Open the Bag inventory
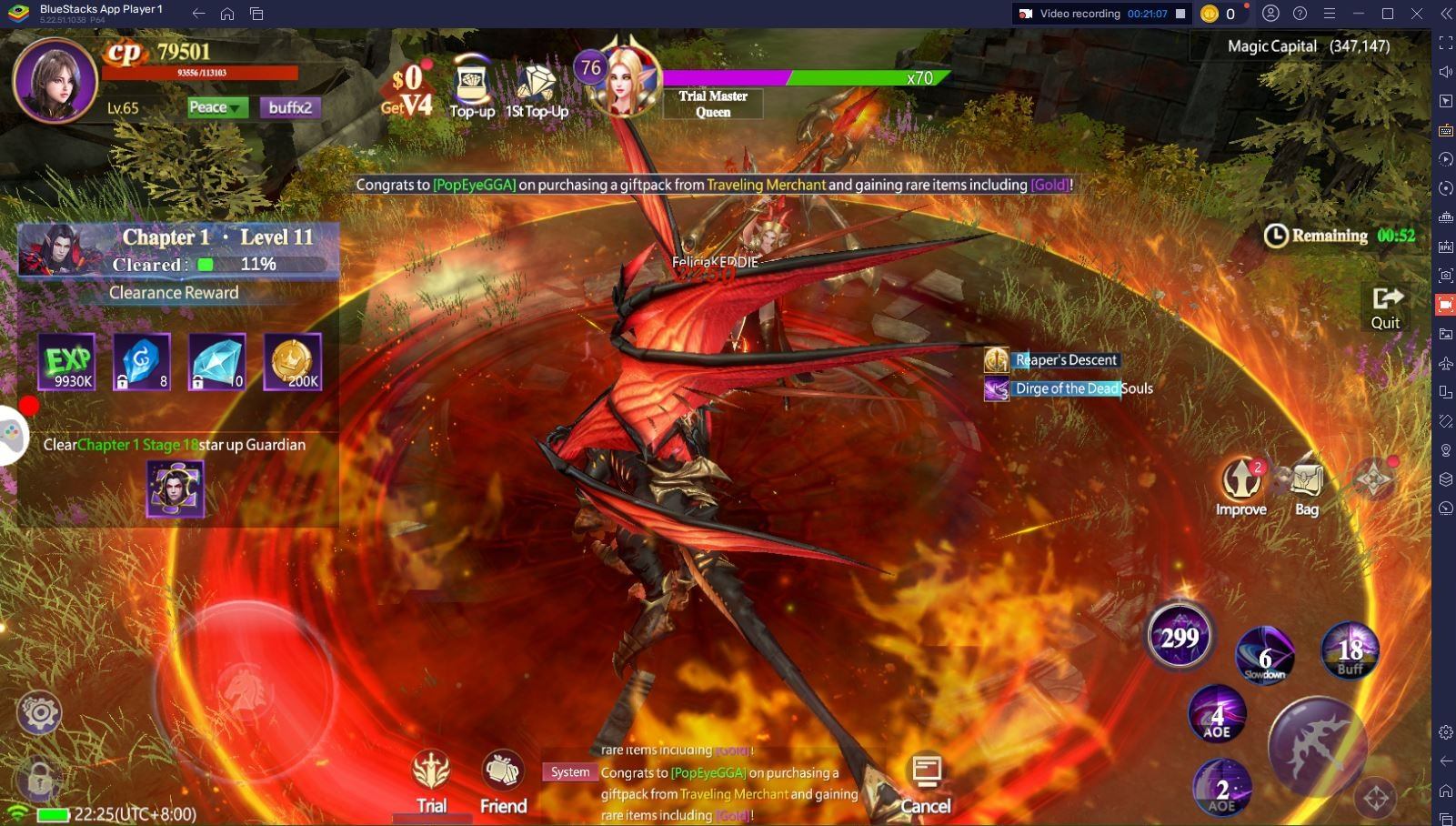The image size is (1456, 826). [1306, 488]
